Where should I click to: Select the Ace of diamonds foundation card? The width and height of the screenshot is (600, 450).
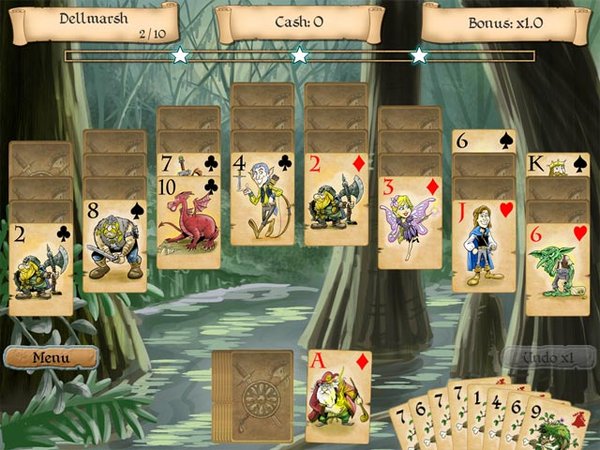338,395
